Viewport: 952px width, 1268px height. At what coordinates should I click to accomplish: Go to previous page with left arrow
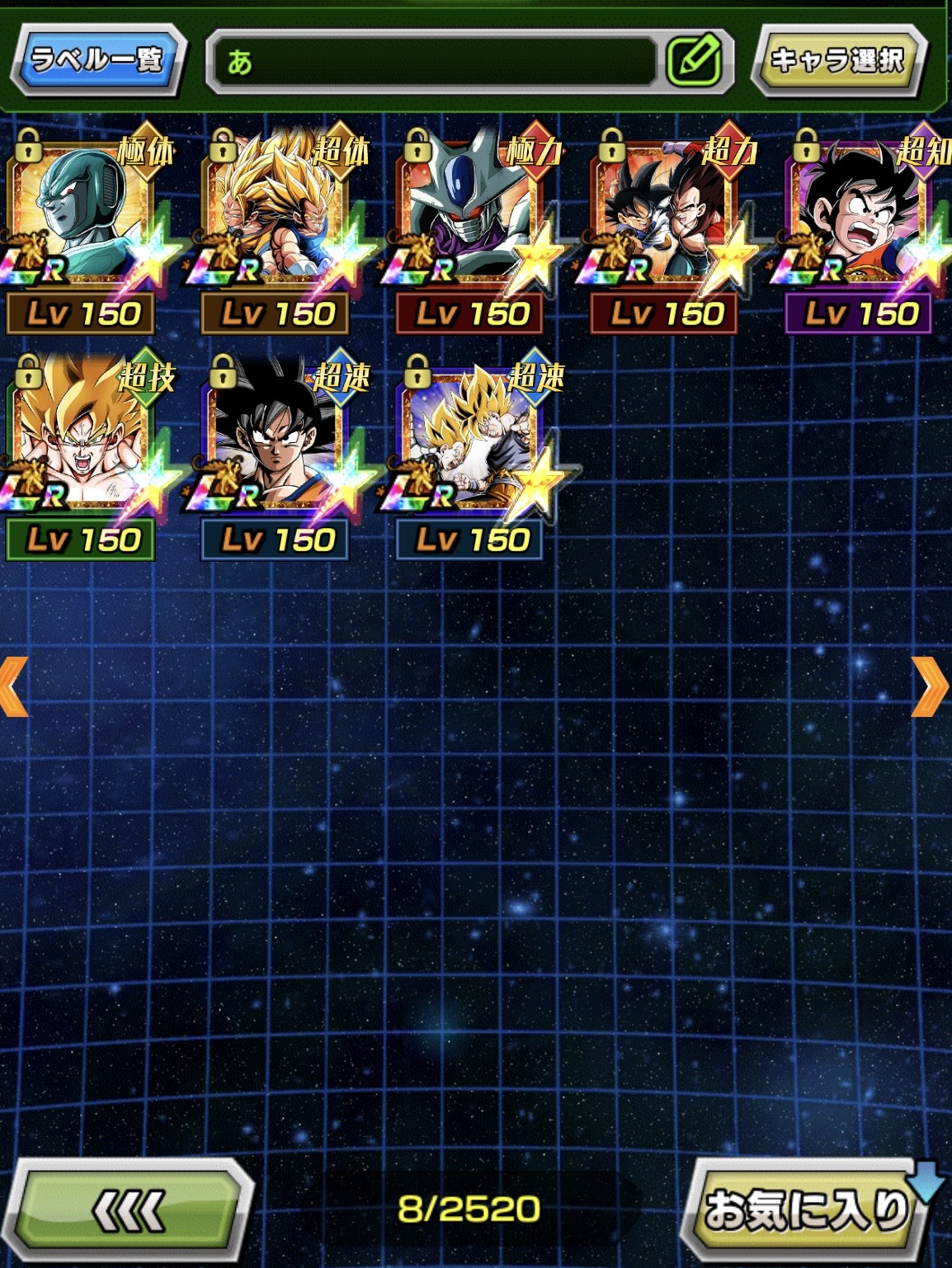pos(15,686)
